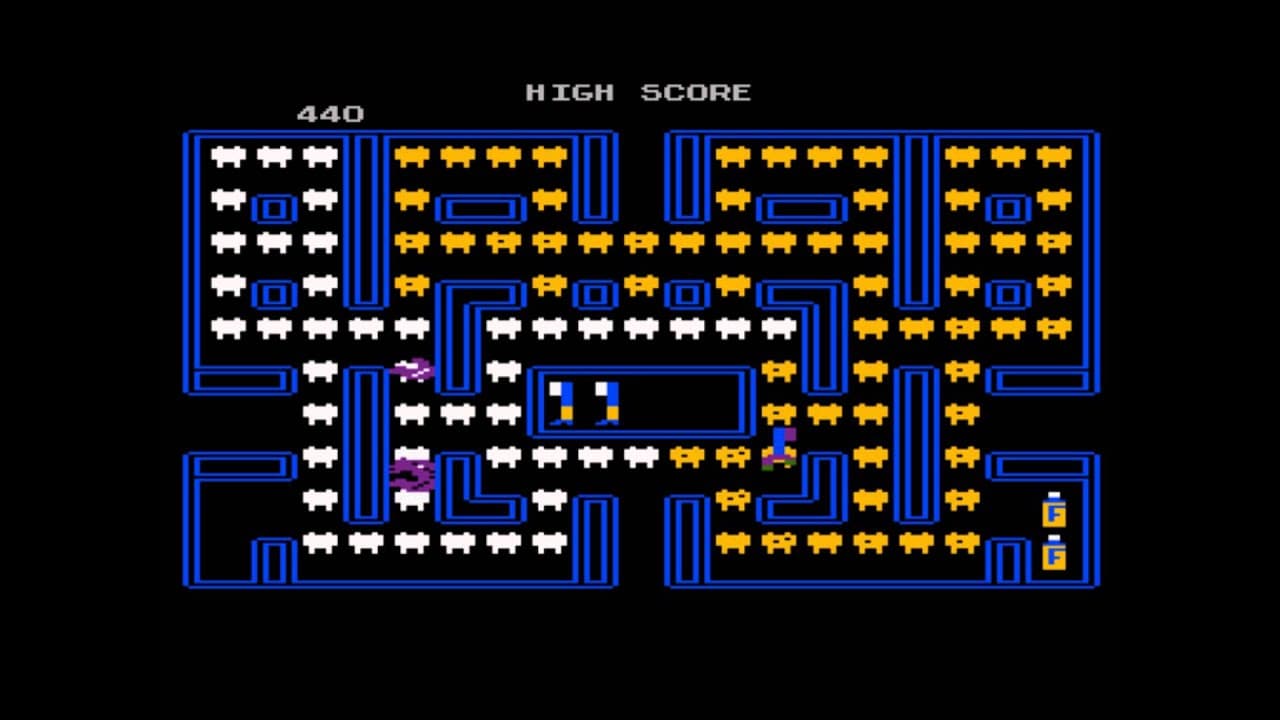Click the score reading 440

[x=330, y=113]
